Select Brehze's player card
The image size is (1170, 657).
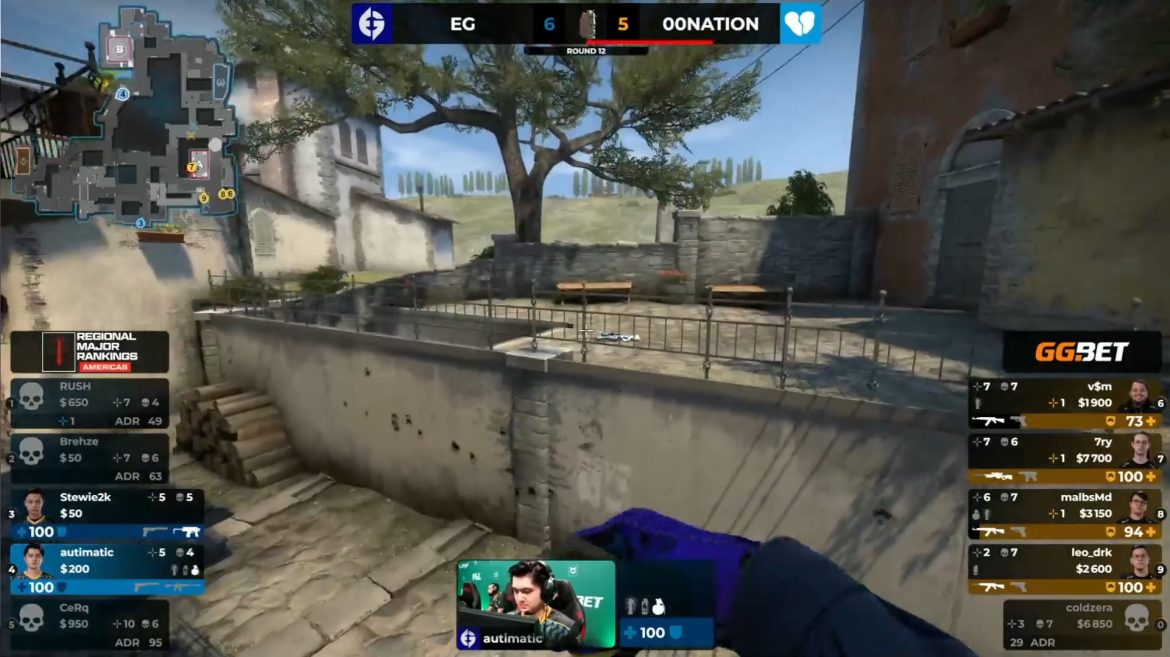(89, 458)
